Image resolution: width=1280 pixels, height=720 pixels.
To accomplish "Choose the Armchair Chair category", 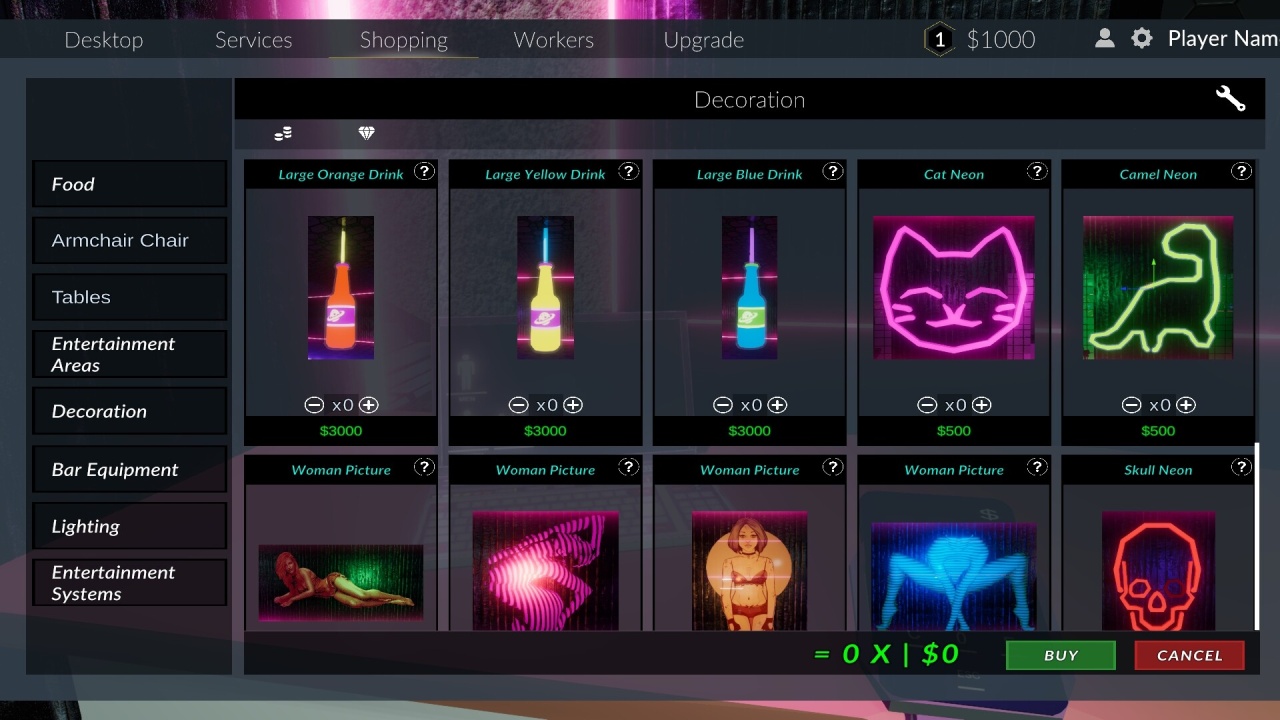I will pos(129,241).
